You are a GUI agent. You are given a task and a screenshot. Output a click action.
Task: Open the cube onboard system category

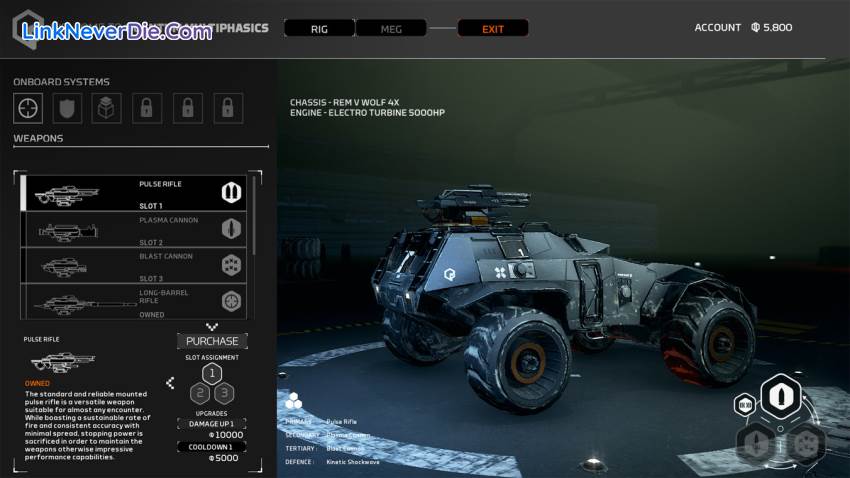tap(107, 108)
